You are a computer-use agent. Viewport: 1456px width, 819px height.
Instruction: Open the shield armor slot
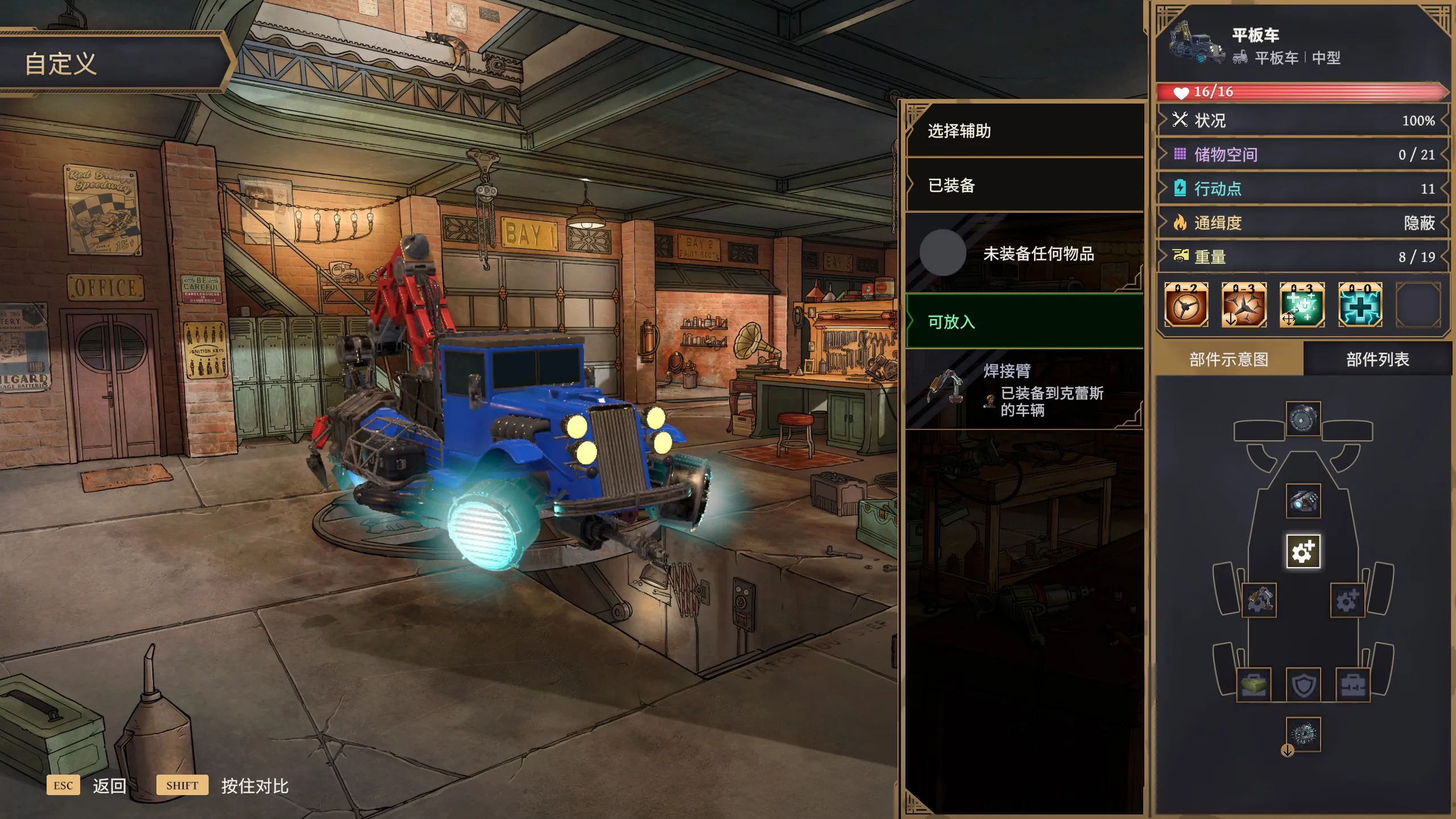coord(1303,685)
